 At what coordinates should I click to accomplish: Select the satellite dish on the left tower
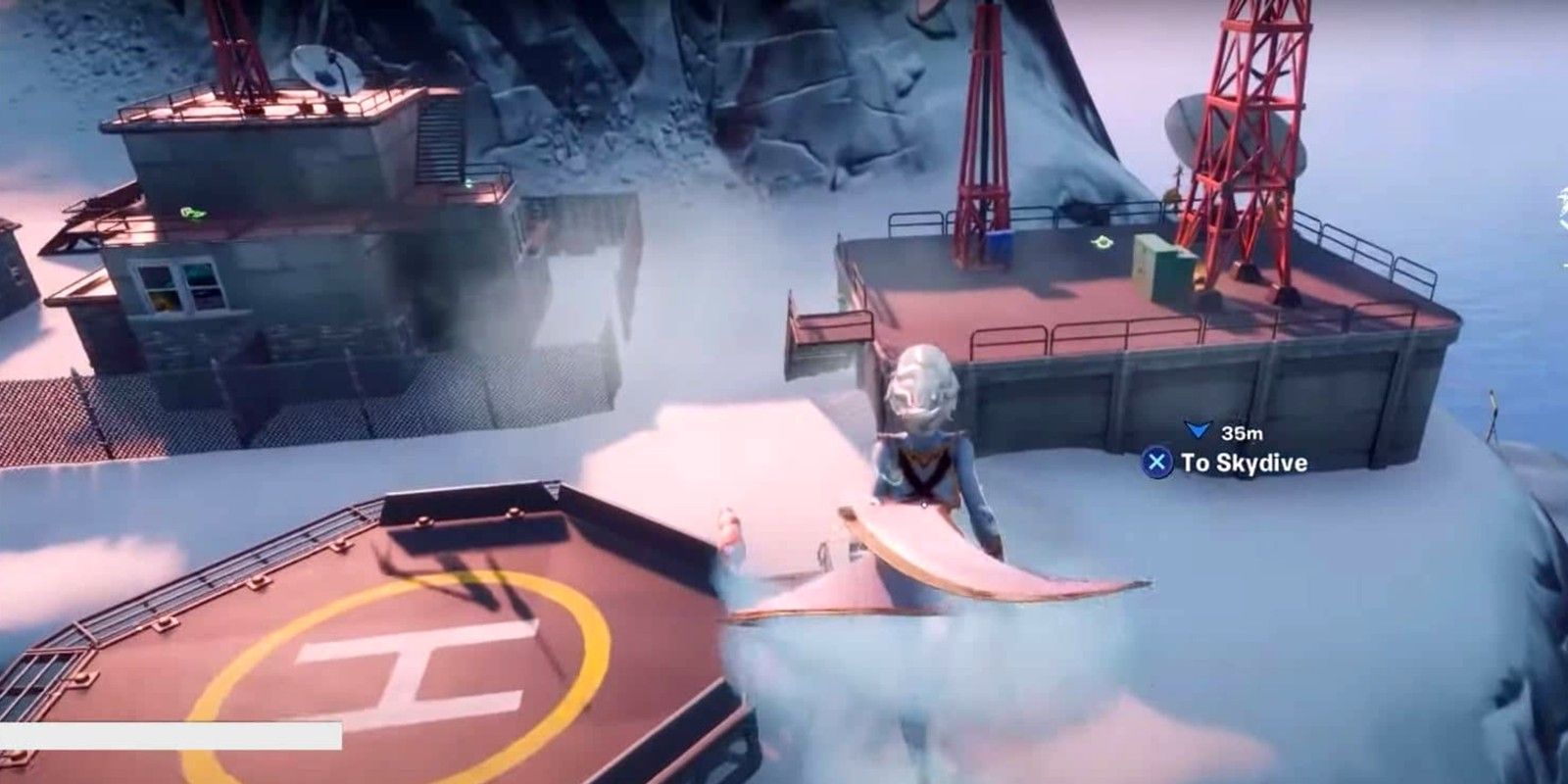coord(323,71)
